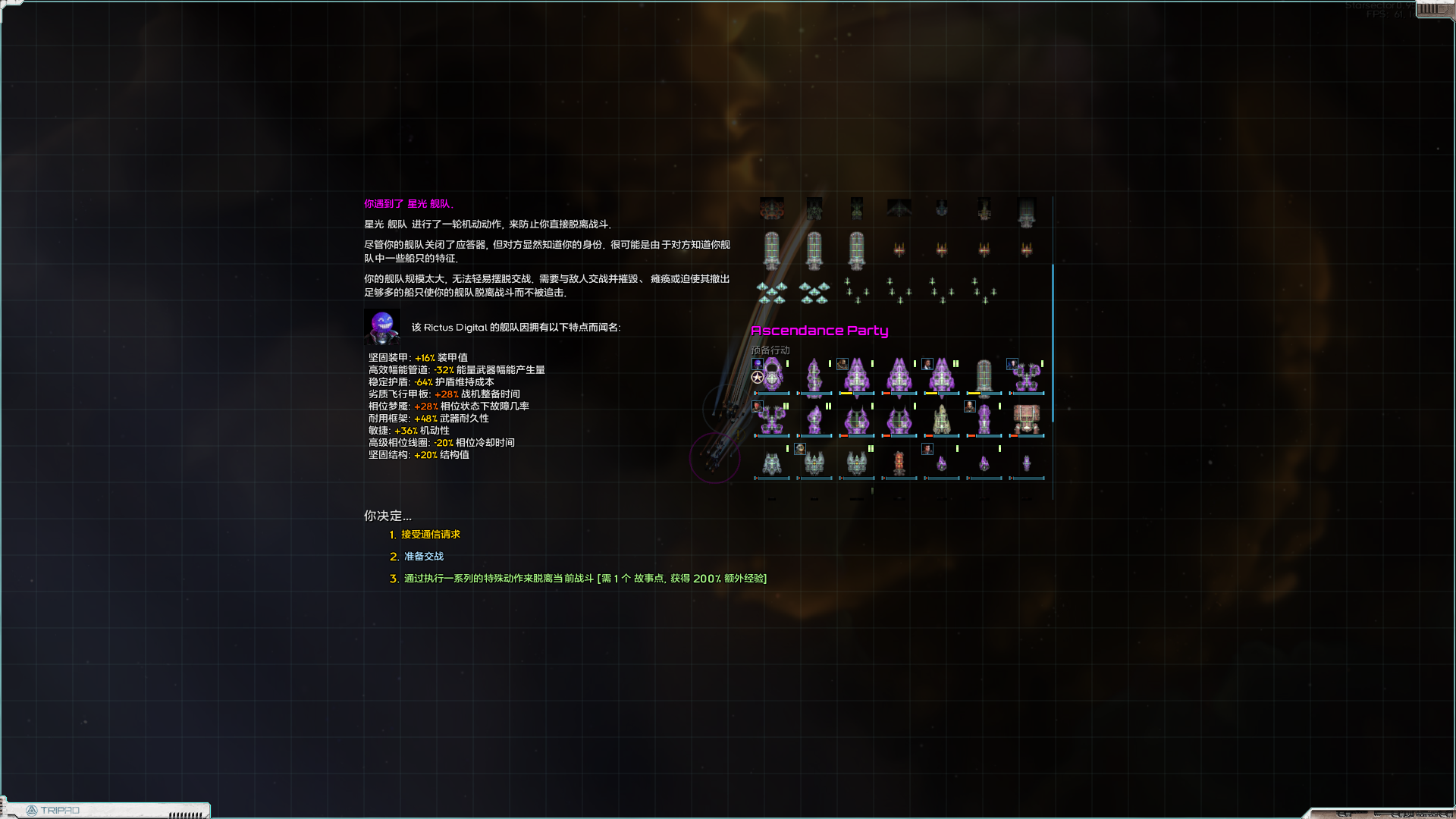Click the Rictus Digital smiley commander portrait
The image size is (1456, 819).
[x=382, y=326]
